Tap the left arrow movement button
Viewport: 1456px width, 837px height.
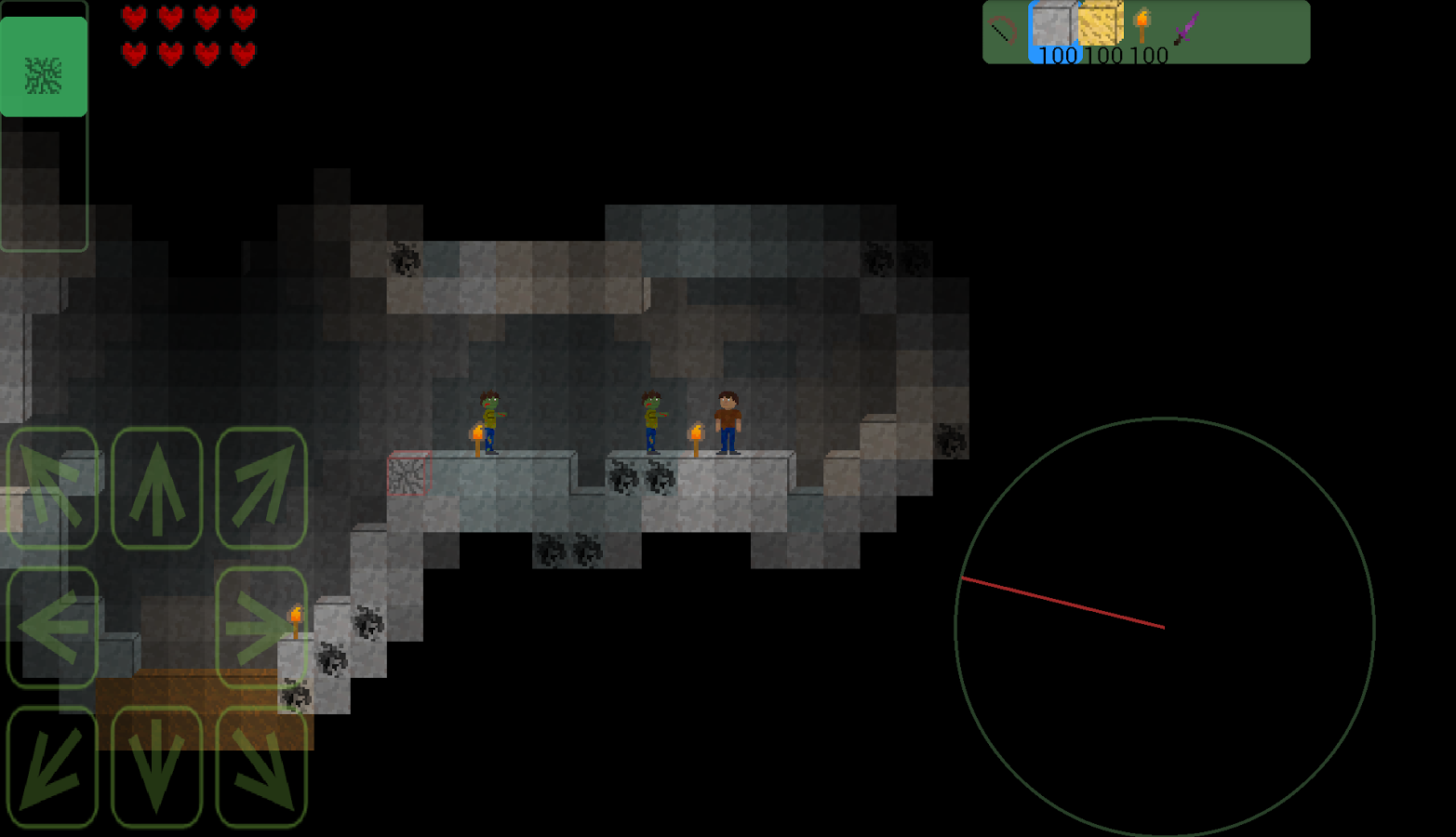[53, 628]
